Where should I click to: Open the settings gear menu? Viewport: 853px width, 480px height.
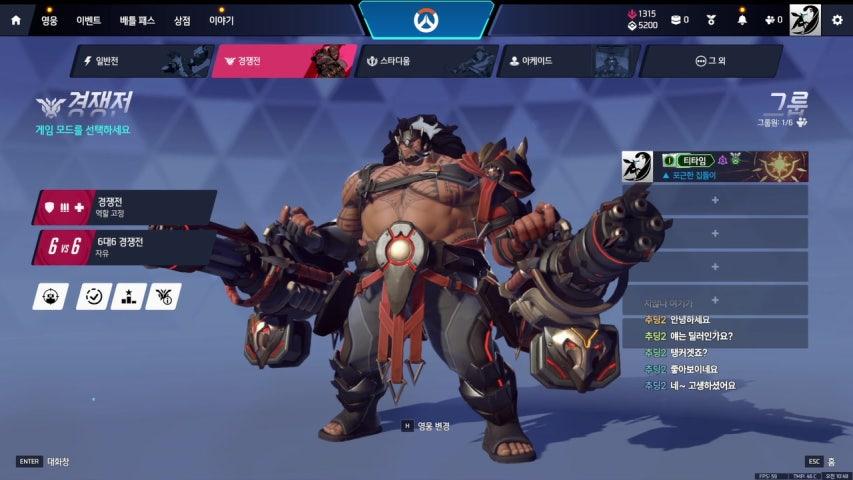pos(837,19)
